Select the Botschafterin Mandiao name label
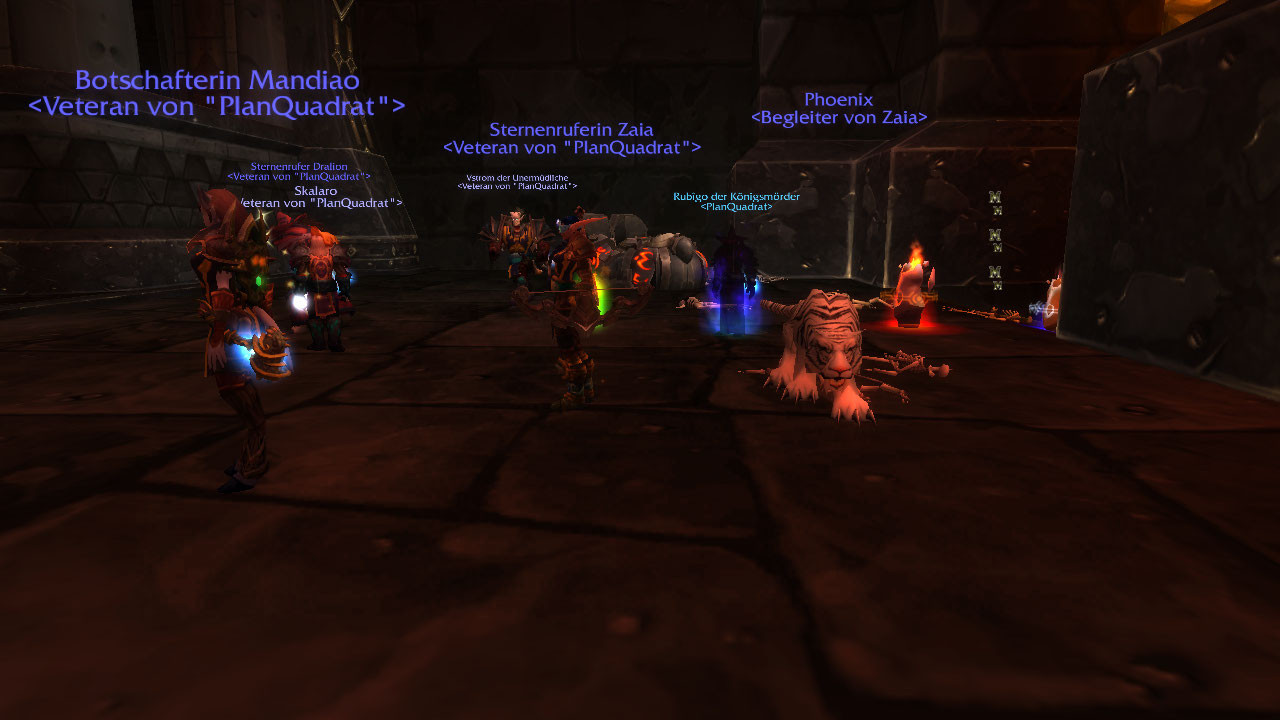Image resolution: width=1280 pixels, height=720 pixels. [217, 81]
